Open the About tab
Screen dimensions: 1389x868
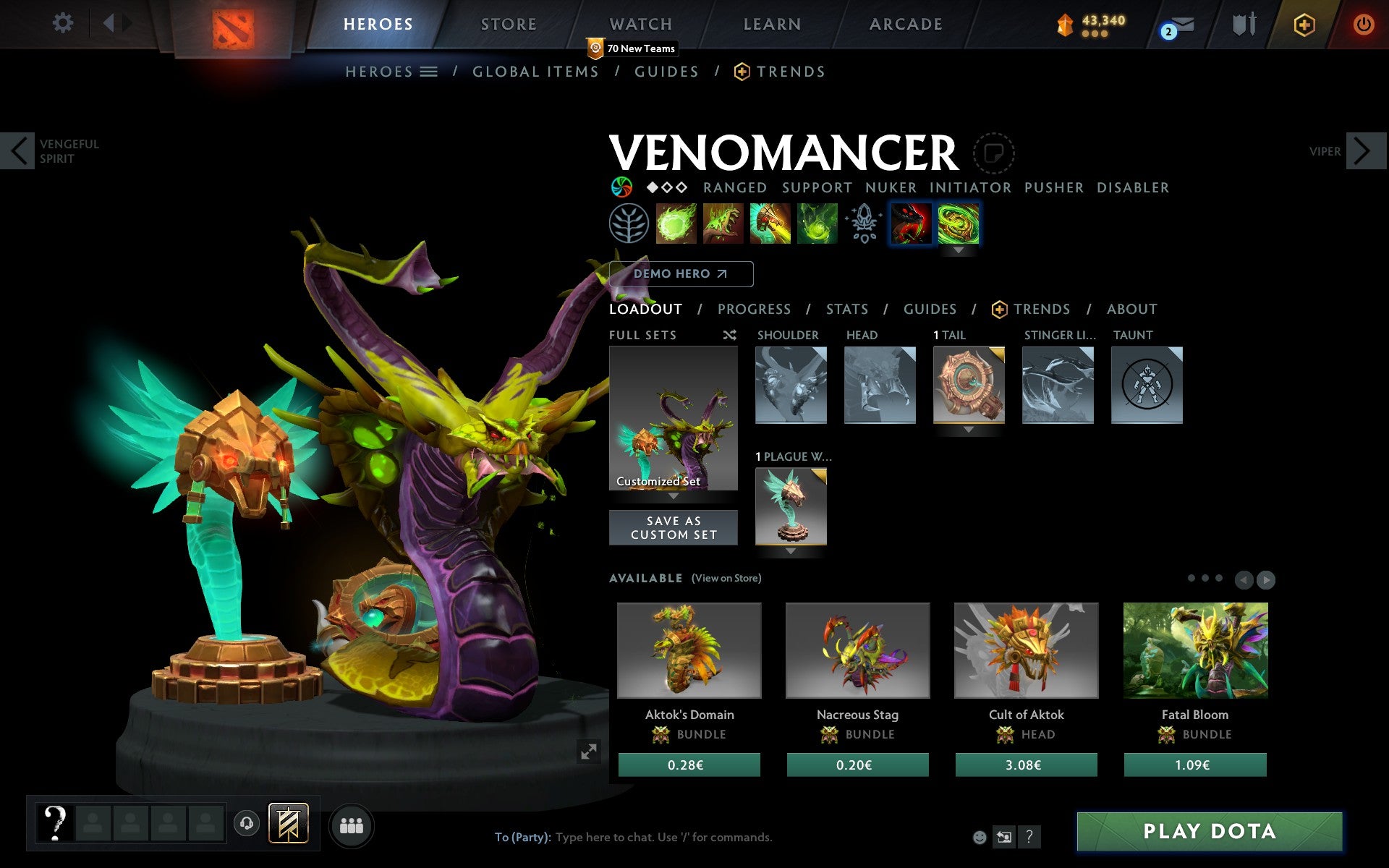(x=1131, y=310)
